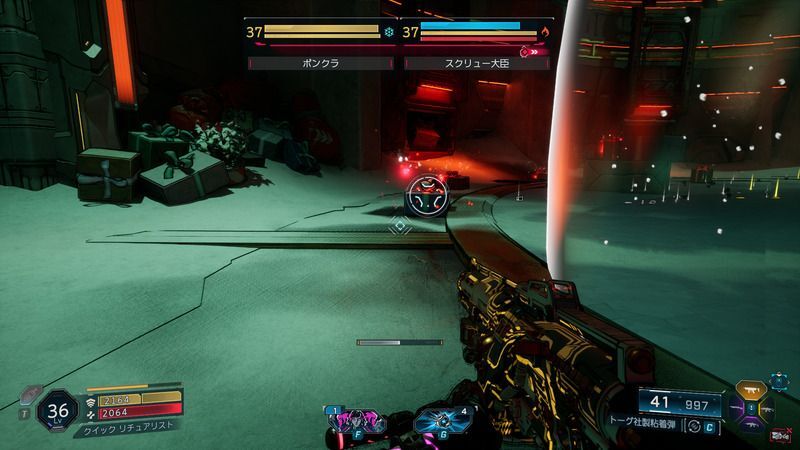The height and width of the screenshot is (450, 800).
Task: Select the orange highlighted top weapon slot
Action: pyautogui.click(x=749, y=388)
